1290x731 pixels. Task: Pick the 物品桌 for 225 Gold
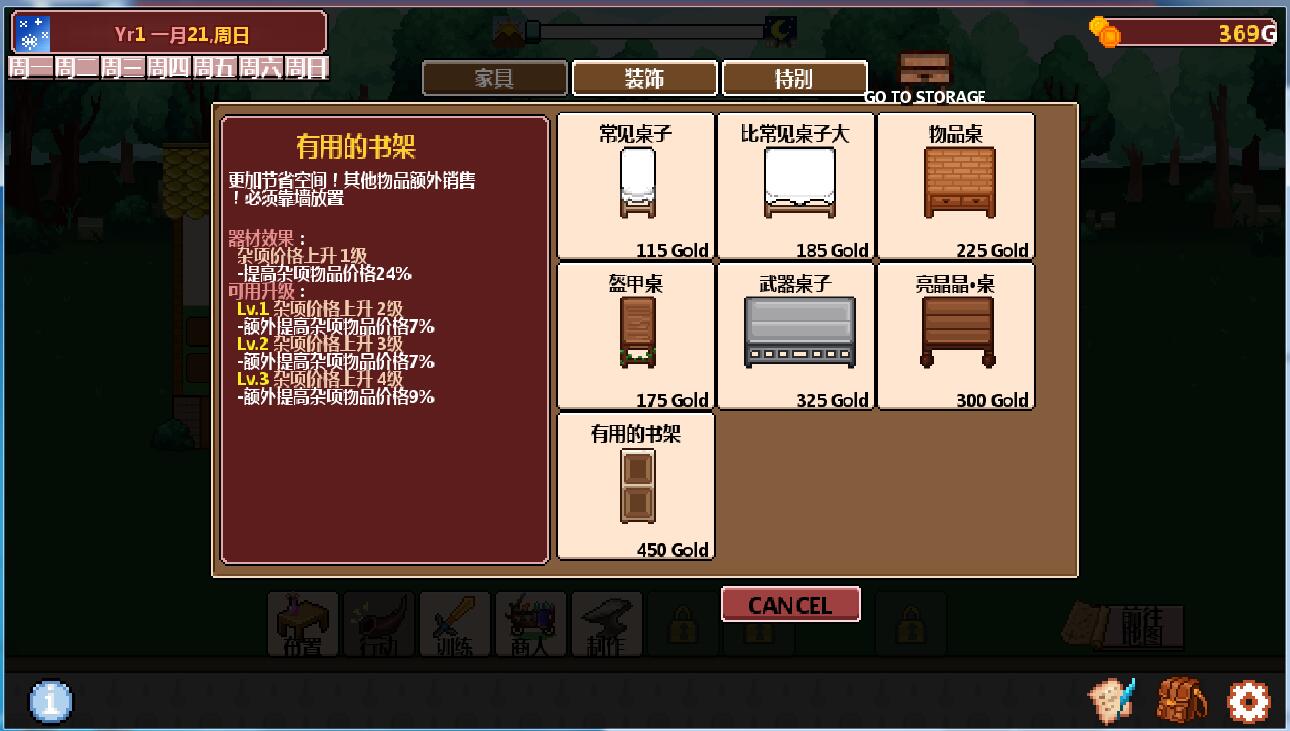click(x=956, y=186)
